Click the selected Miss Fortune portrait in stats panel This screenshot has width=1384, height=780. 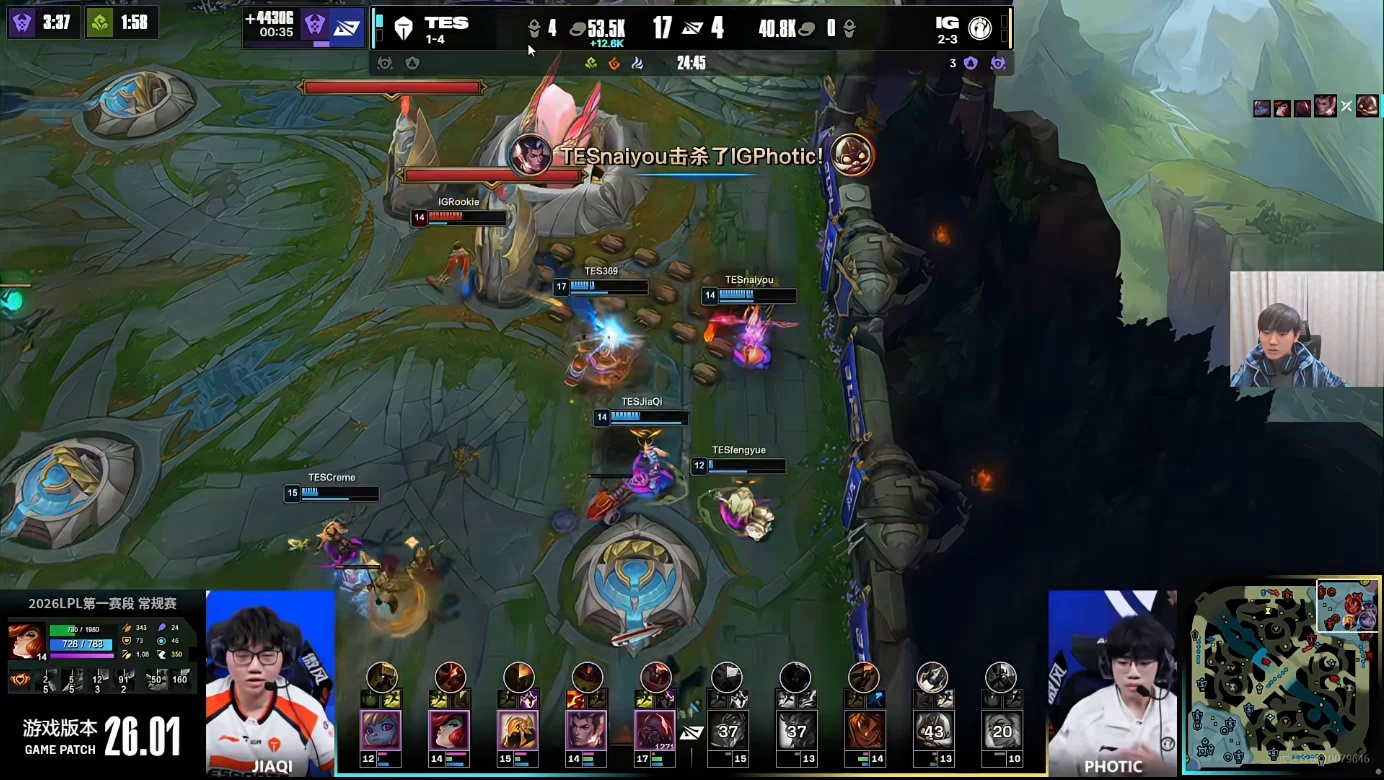(27, 640)
